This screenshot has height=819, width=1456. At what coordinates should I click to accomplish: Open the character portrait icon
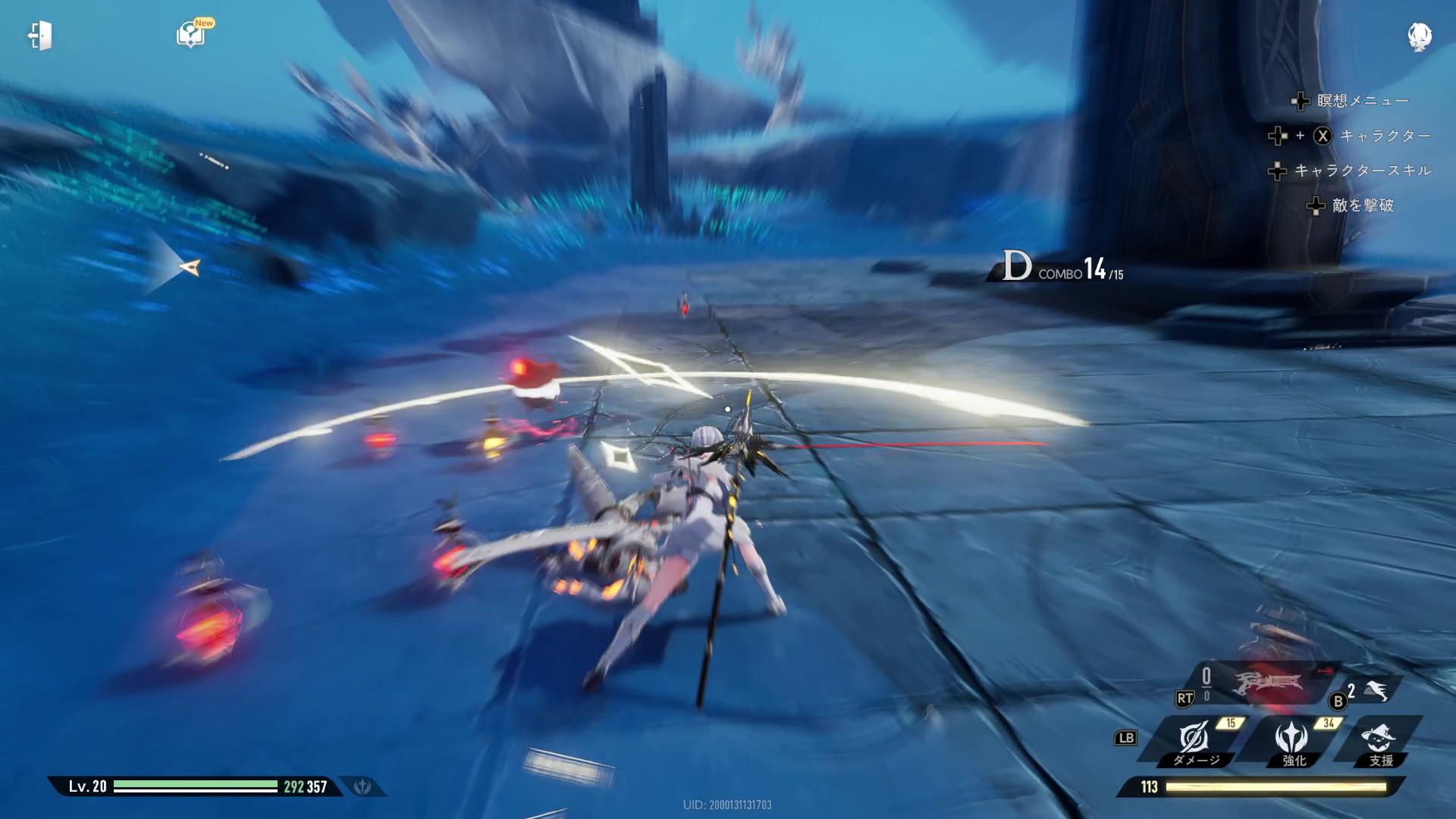coord(1419,36)
